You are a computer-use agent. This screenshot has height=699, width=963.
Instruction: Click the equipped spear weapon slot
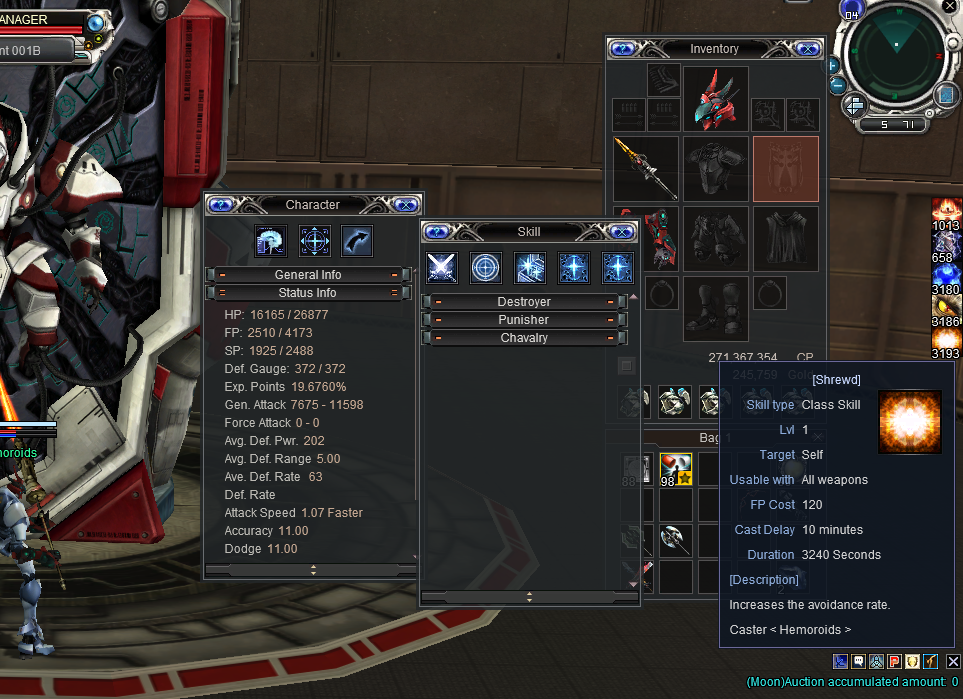(646, 168)
